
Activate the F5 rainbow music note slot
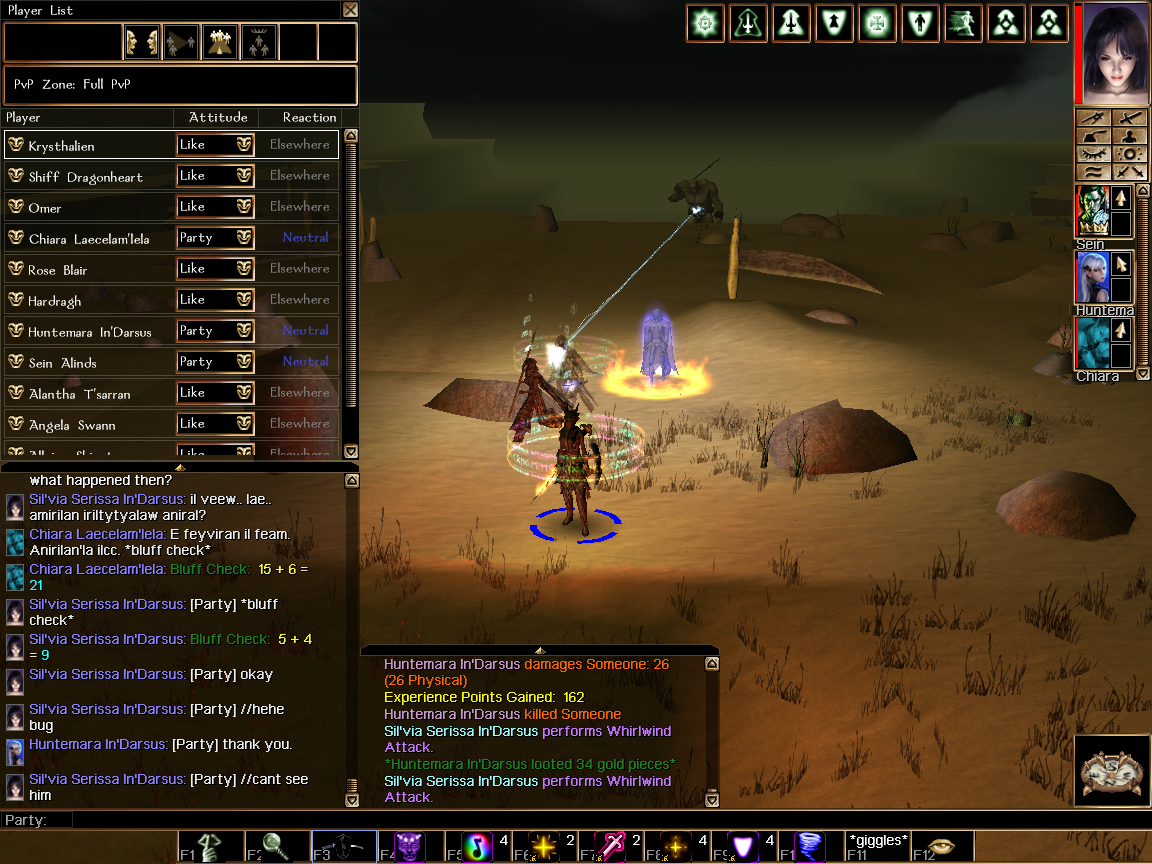(476, 846)
